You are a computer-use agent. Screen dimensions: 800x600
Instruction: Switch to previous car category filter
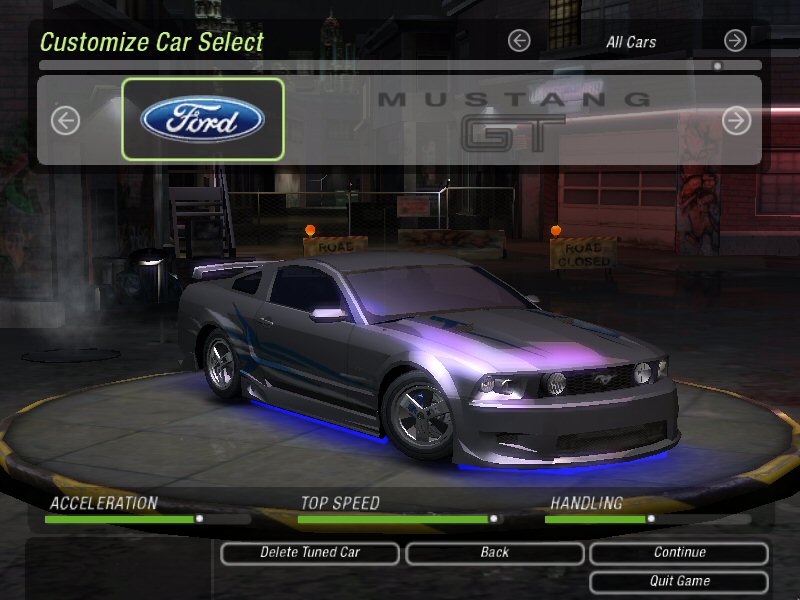(x=518, y=41)
